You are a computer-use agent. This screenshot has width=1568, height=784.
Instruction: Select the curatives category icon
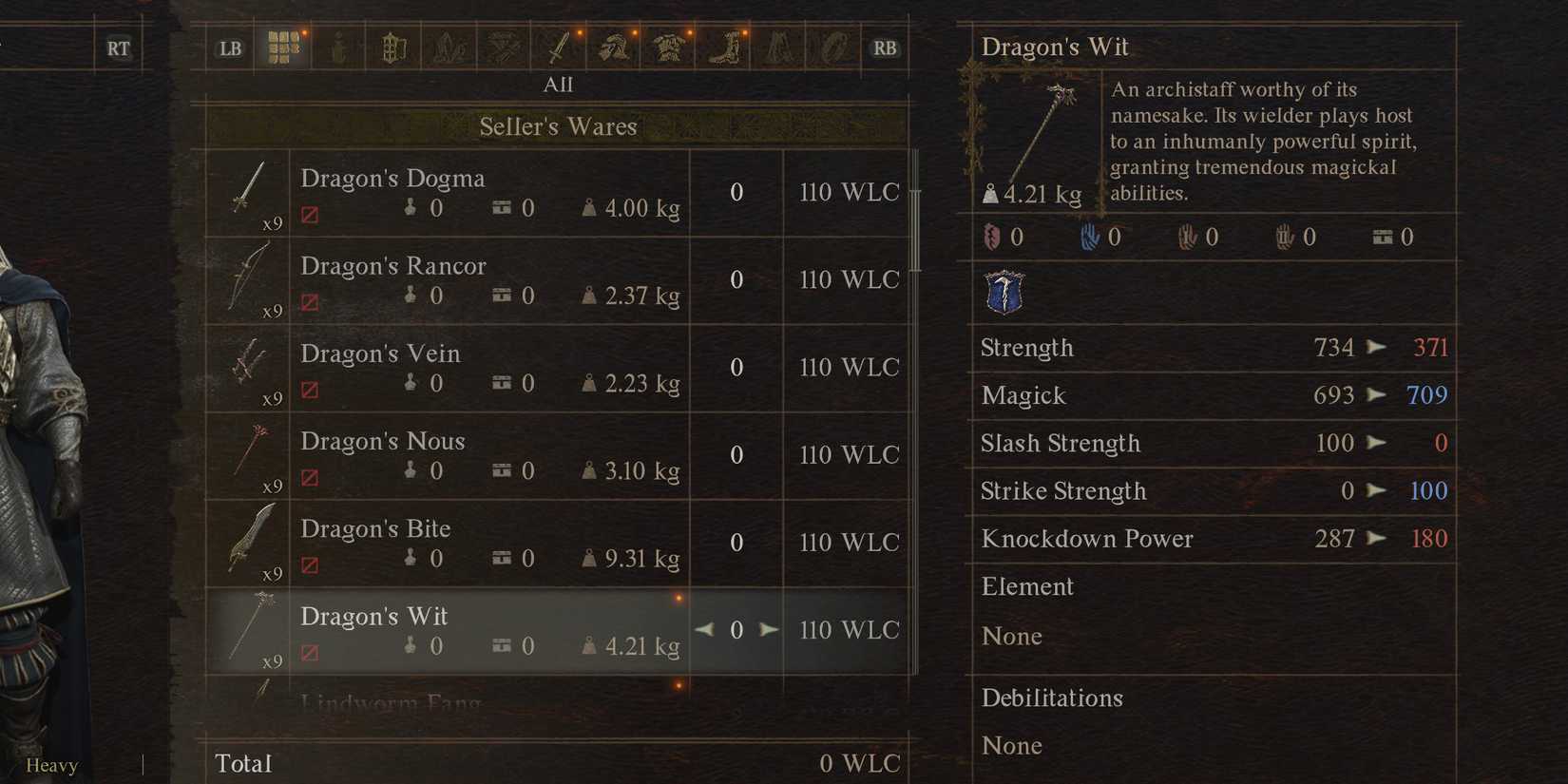click(x=337, y=46)
